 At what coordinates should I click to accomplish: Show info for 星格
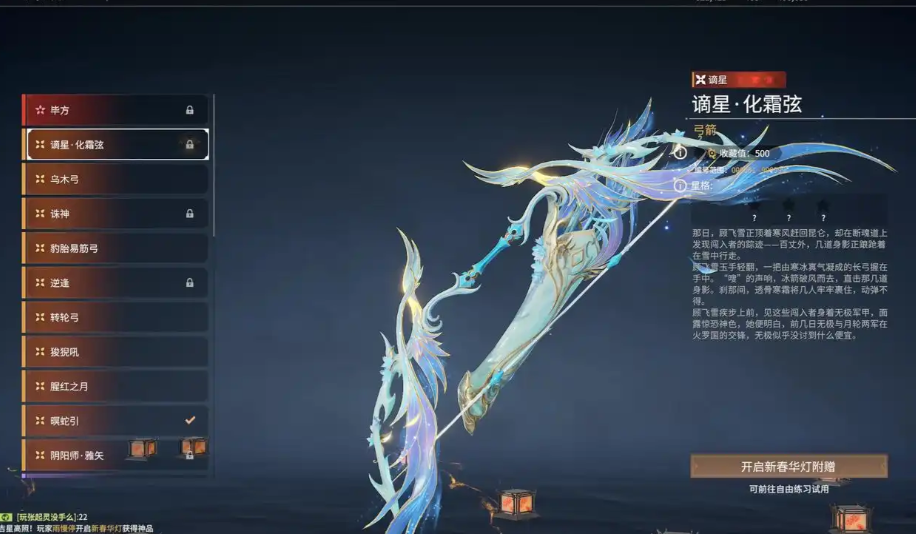680,185
